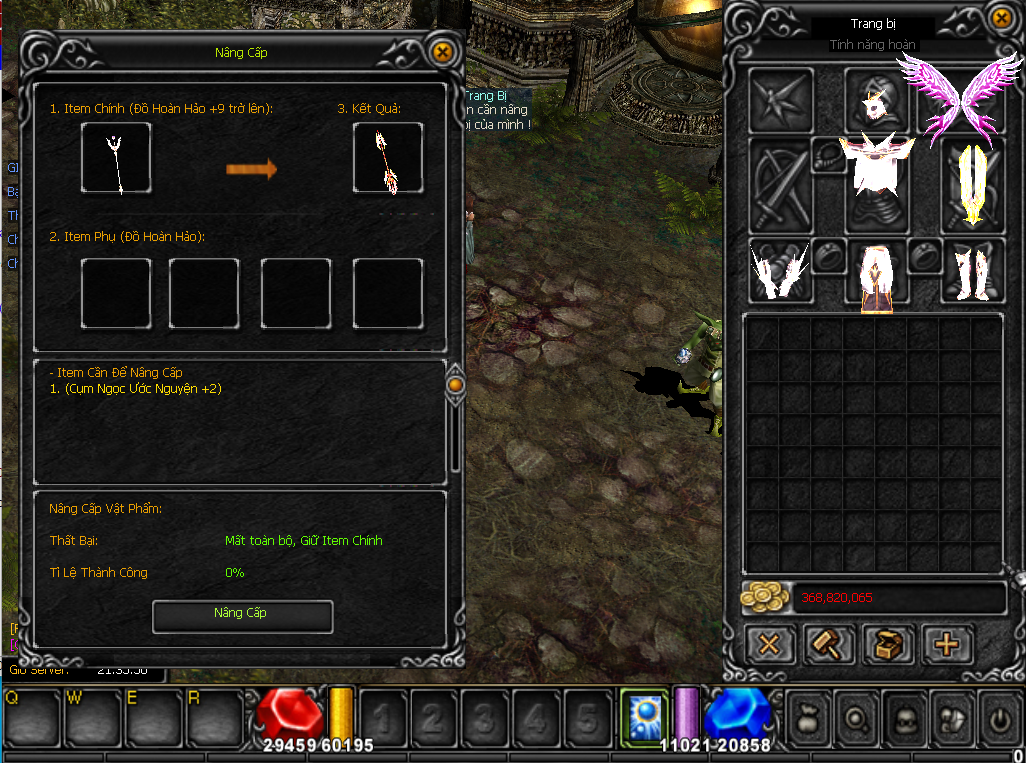Select the Kết Quả result item slot
1026x763 pixels.
pyautogui.click(x=387, y=158)
